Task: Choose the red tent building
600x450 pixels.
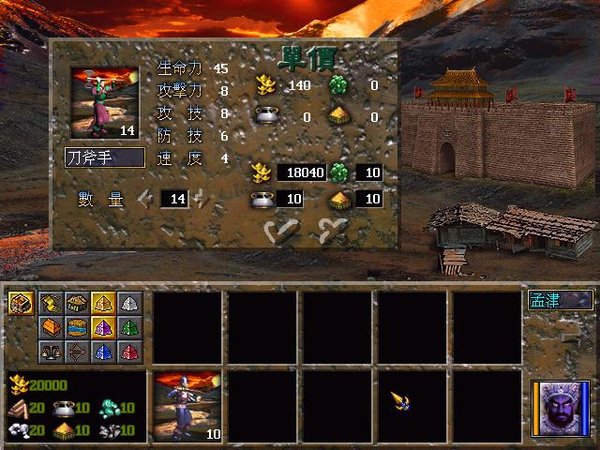Action: pos(131,351)
